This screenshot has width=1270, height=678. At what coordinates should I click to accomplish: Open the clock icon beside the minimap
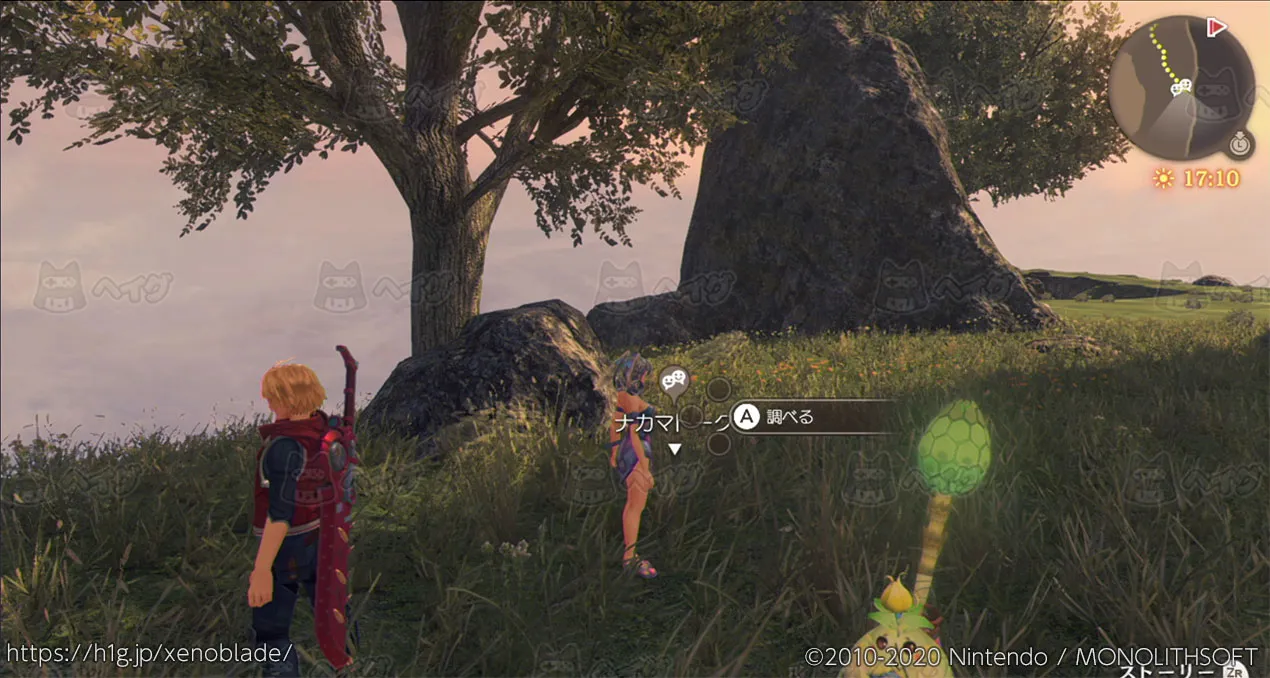pyautogui.click(x=1240, y=145)
